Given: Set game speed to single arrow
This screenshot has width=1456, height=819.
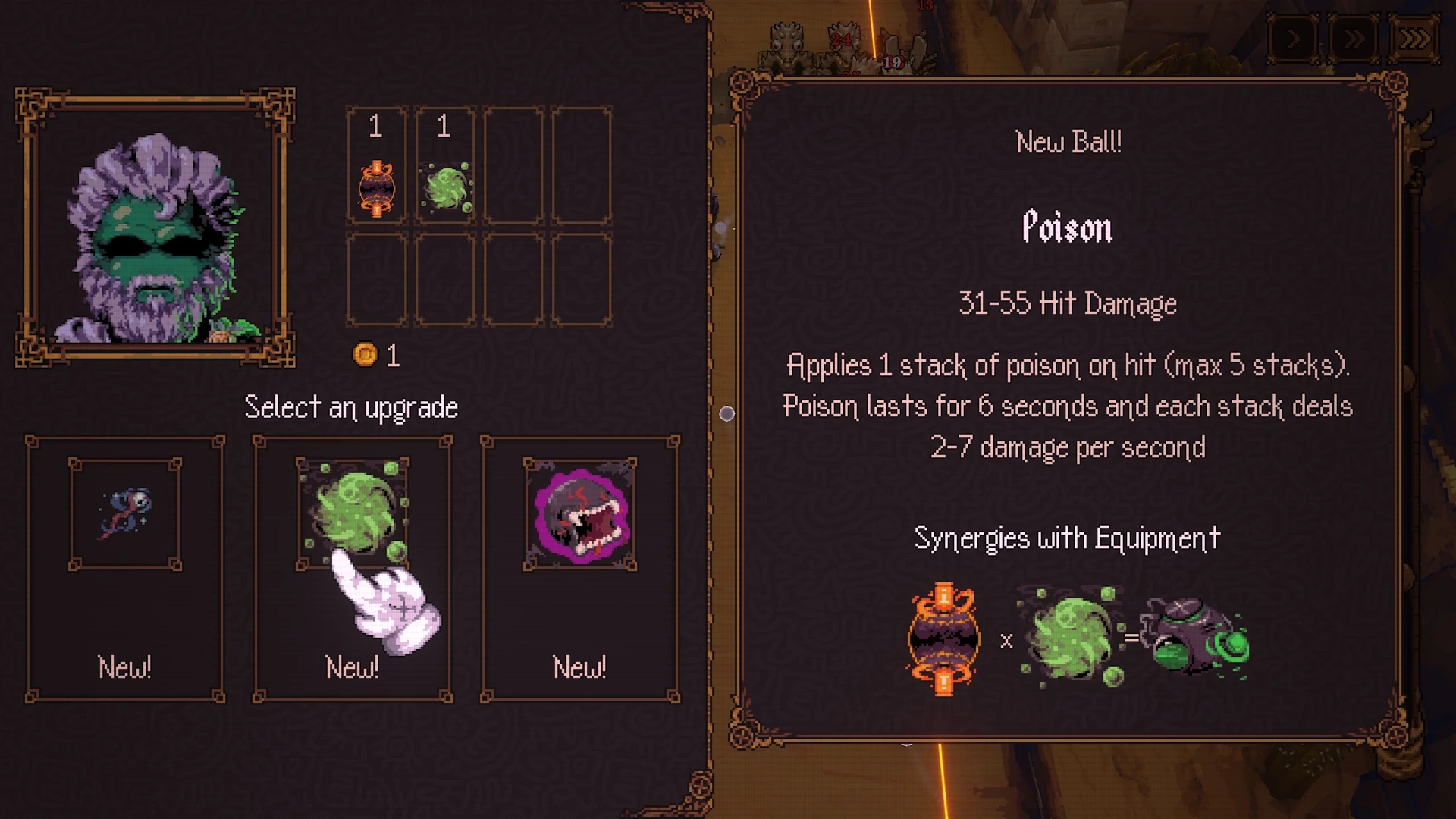Looking at the screenshot, I should coord(1294,39).
